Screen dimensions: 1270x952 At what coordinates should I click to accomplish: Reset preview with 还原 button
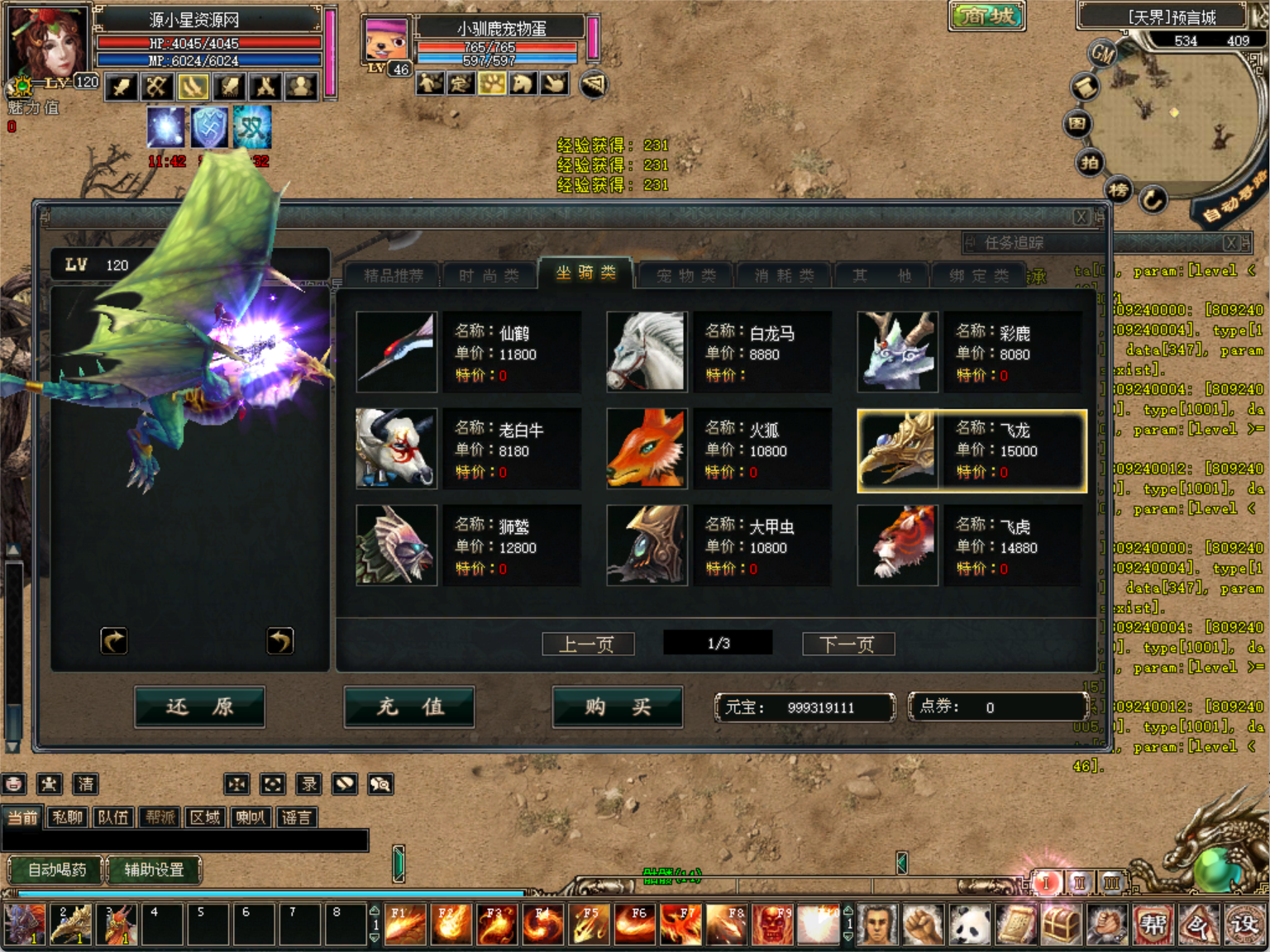[x=199, y=707]
